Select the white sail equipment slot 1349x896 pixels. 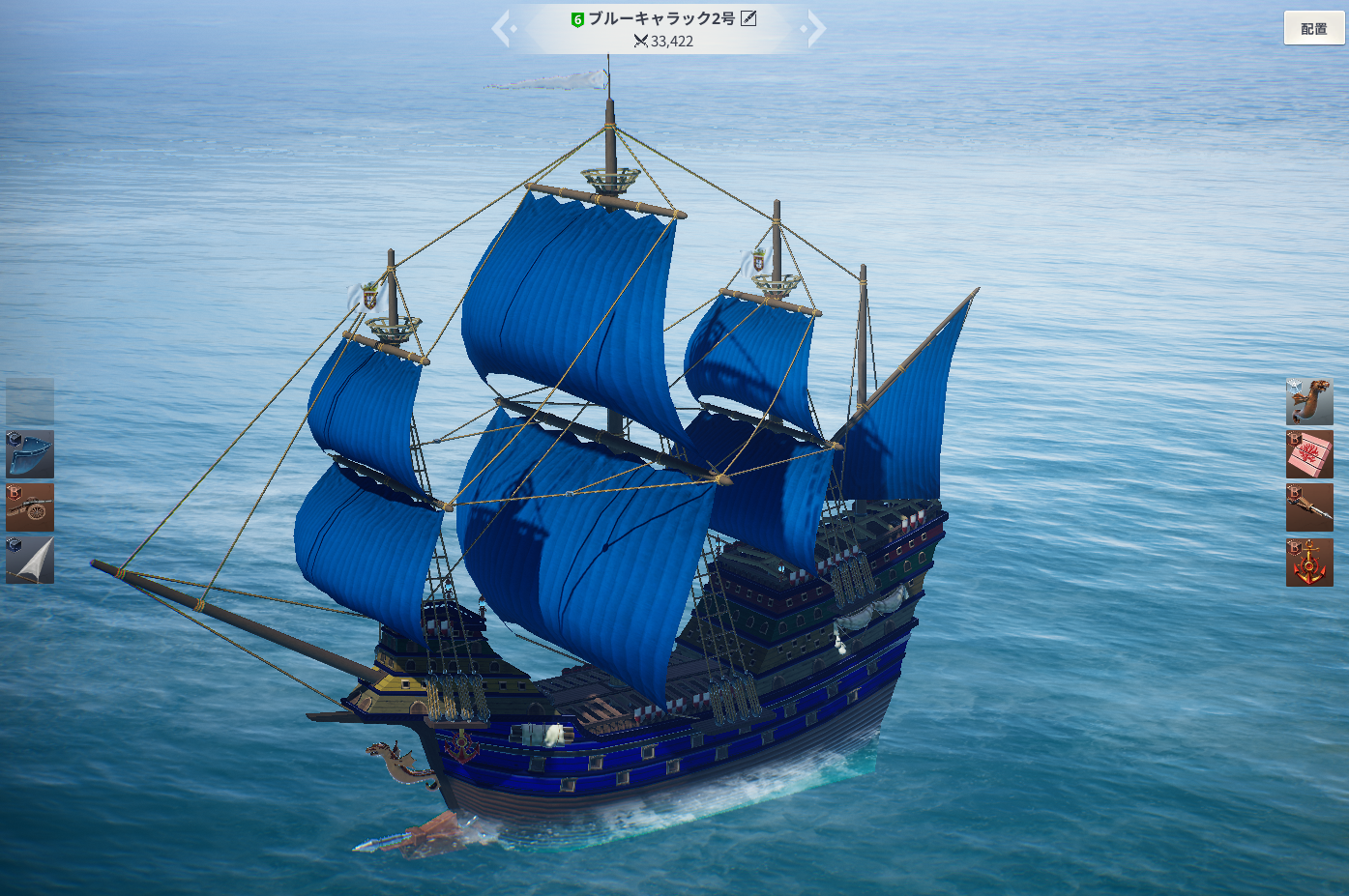coord(30,561)
